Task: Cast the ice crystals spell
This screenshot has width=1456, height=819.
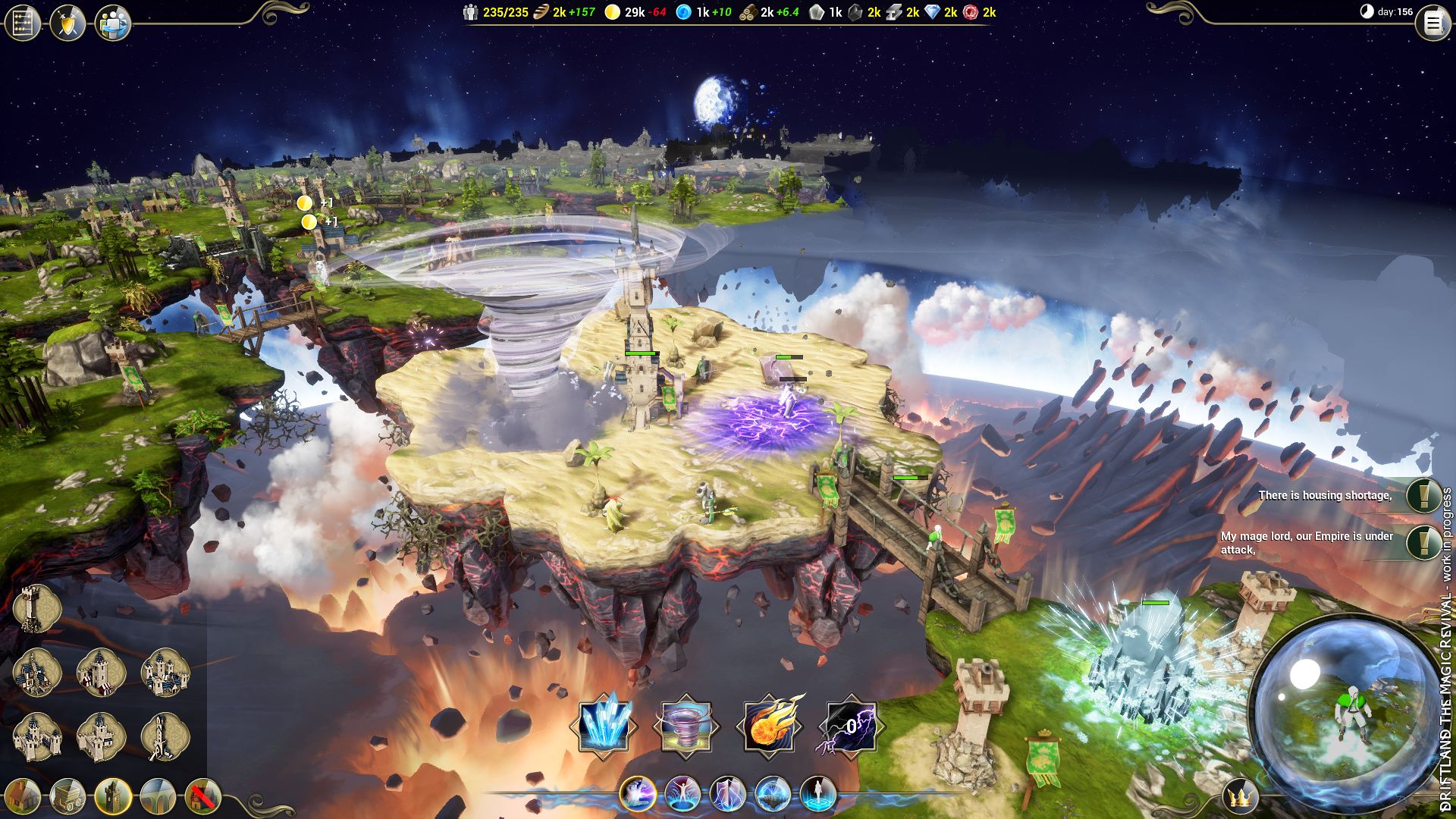Action: 604,726
